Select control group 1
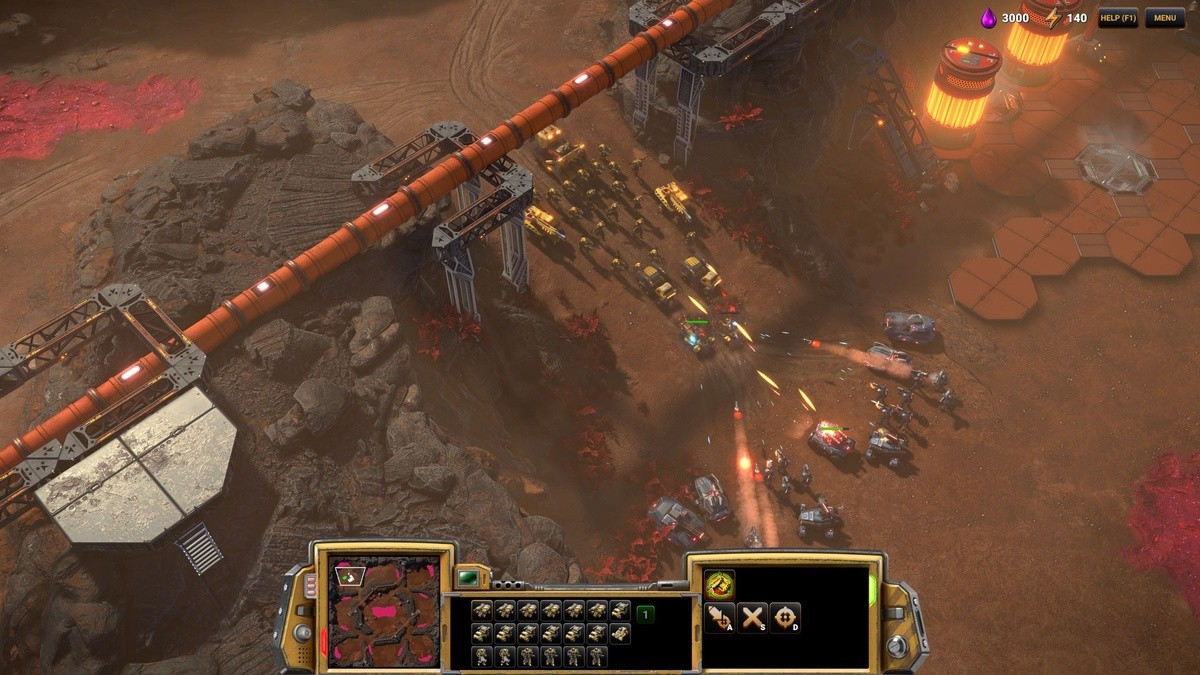This screenshot has height=675, width=1200. coord(646,614)
